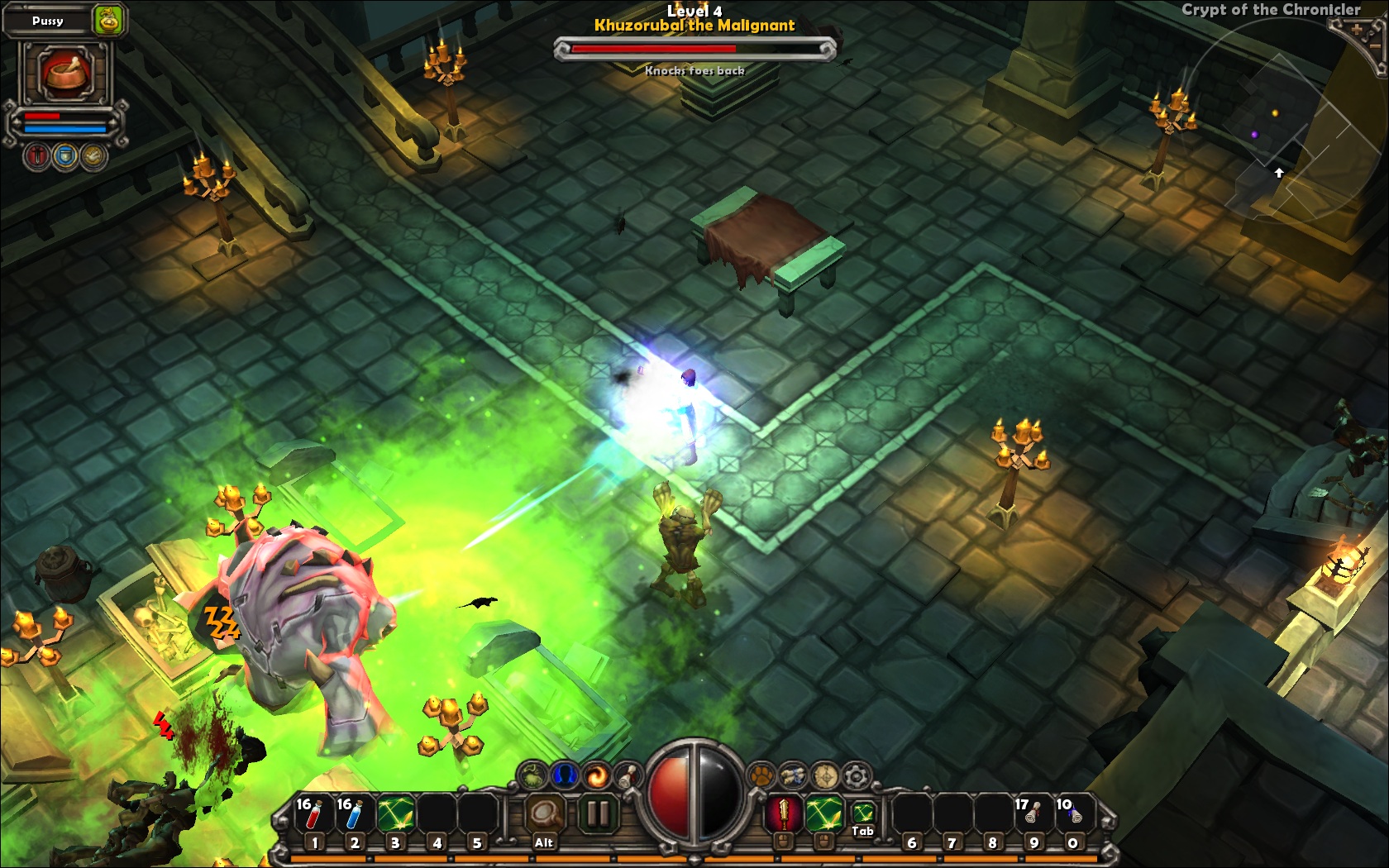Set the pet to defensive shield stance
Viewport: 1389px width, 868px height.
65,155
